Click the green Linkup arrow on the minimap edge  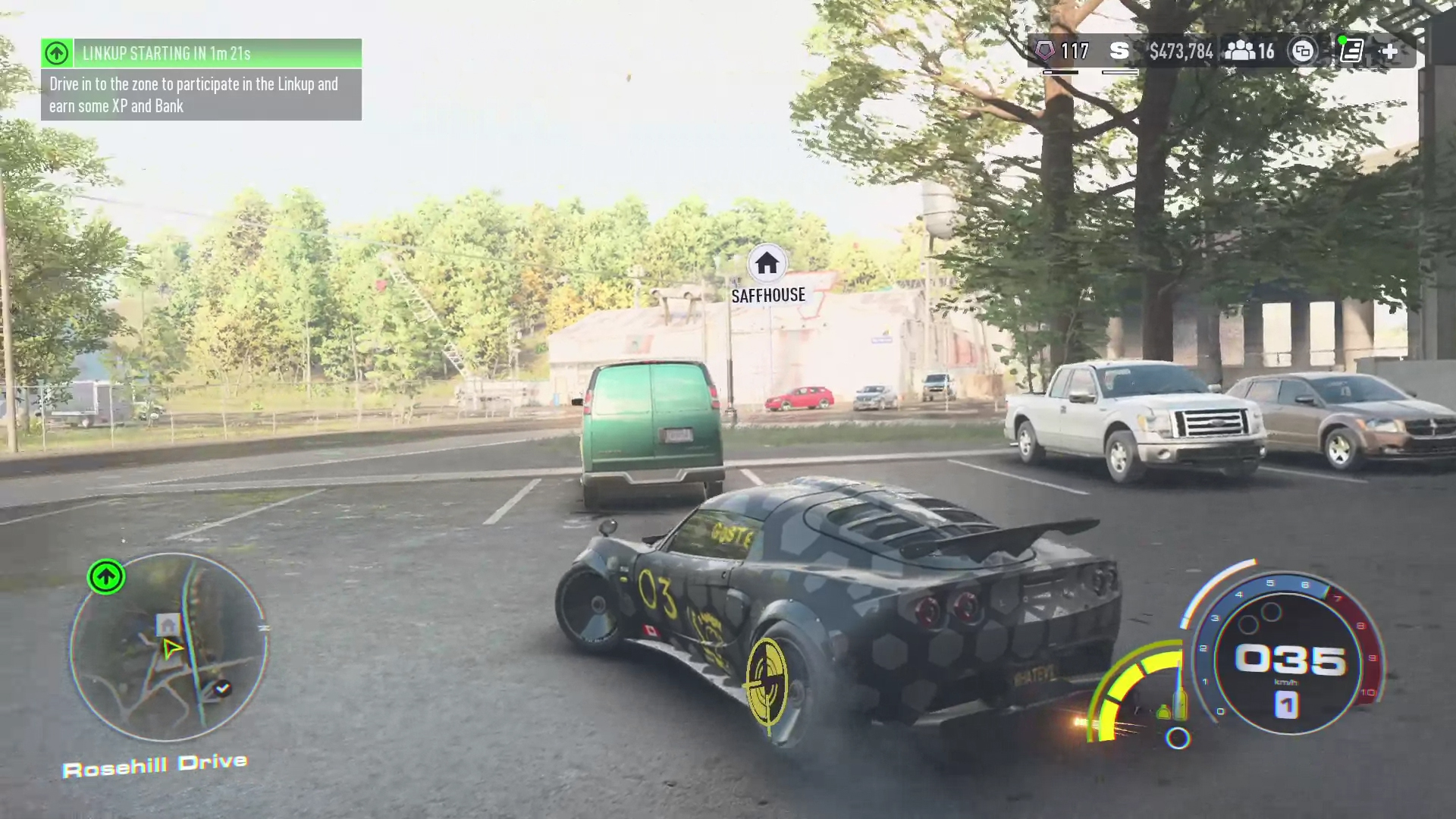[x=106, y=577]
